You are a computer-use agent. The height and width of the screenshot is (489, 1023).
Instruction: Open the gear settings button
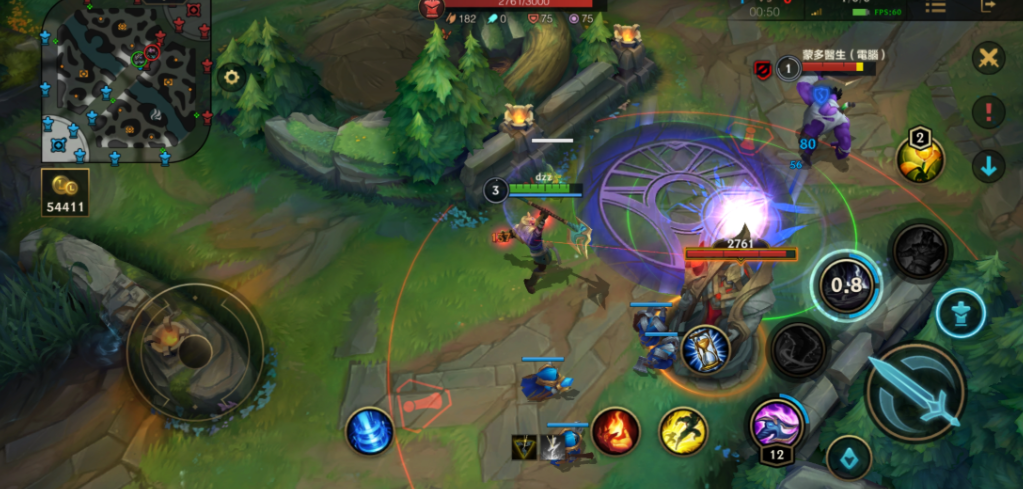pos(232,76)
